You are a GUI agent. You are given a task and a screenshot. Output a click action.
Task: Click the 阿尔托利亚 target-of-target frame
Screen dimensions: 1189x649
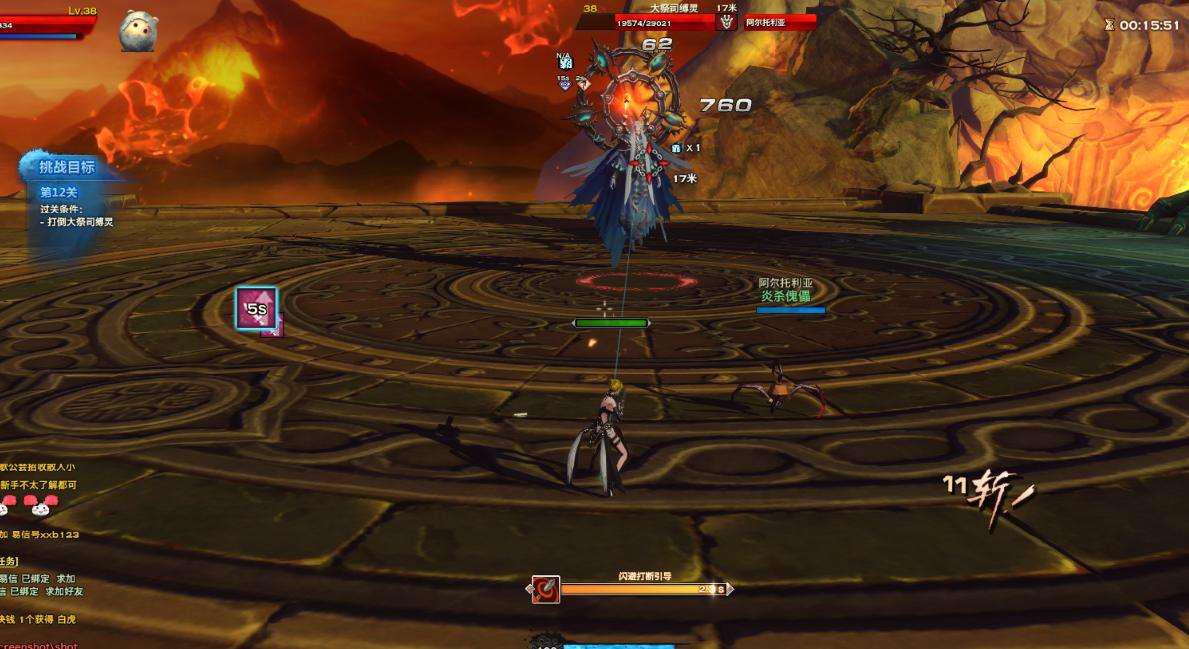780,21
